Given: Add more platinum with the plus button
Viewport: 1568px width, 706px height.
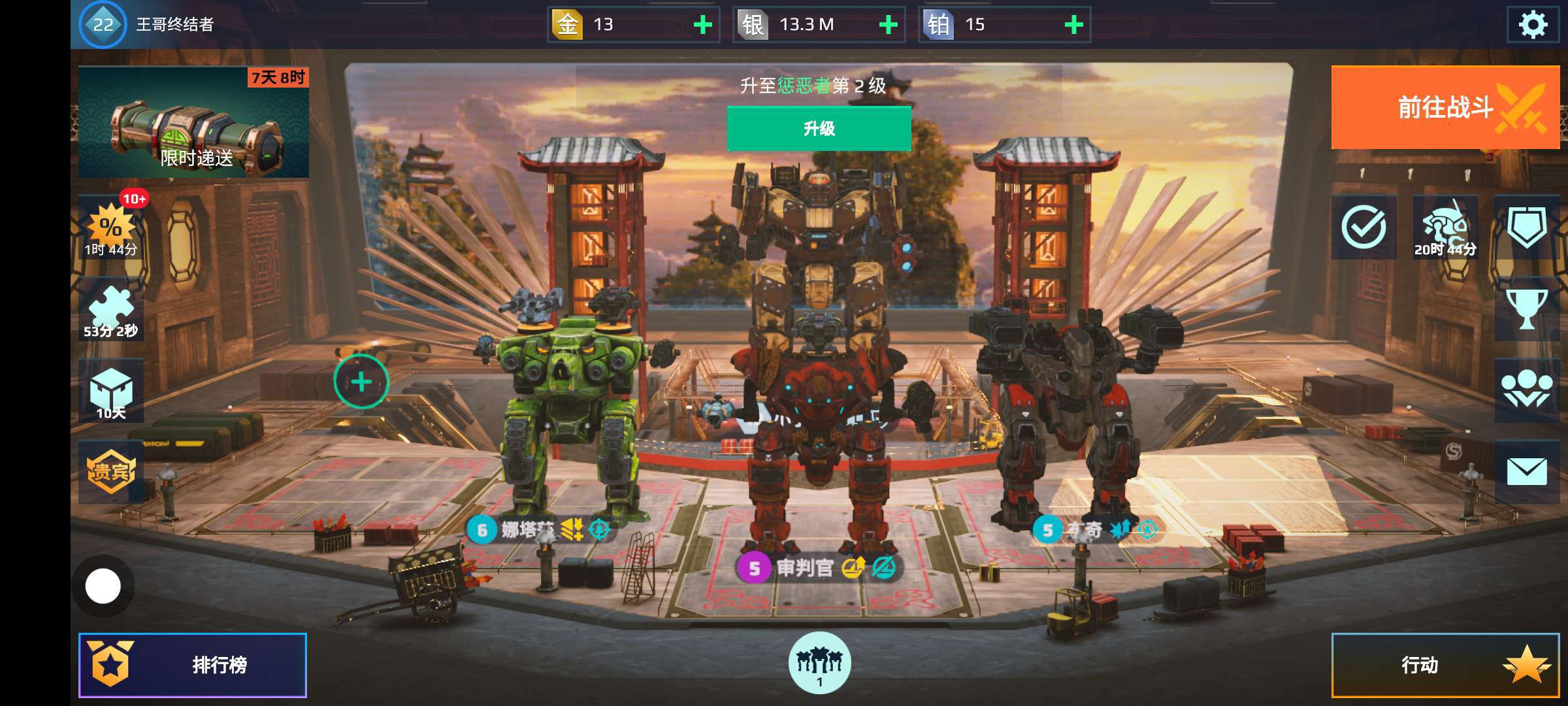Looking at the screenshot, I should point(1073,25).
